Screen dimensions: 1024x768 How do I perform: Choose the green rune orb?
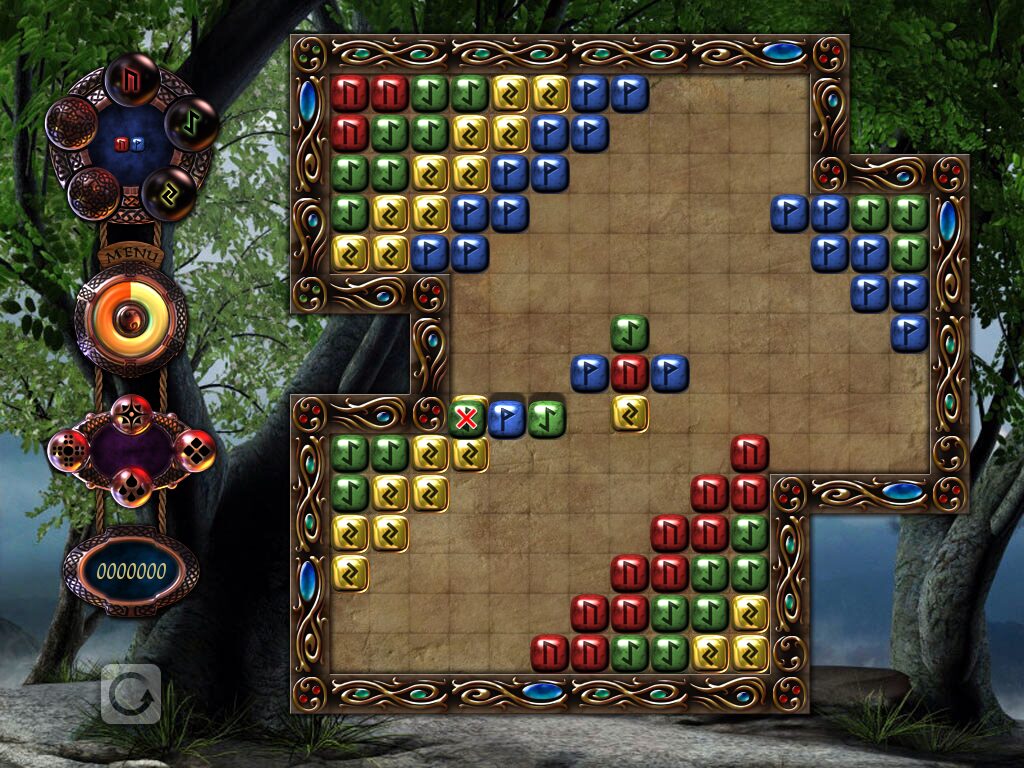(190, 123)
